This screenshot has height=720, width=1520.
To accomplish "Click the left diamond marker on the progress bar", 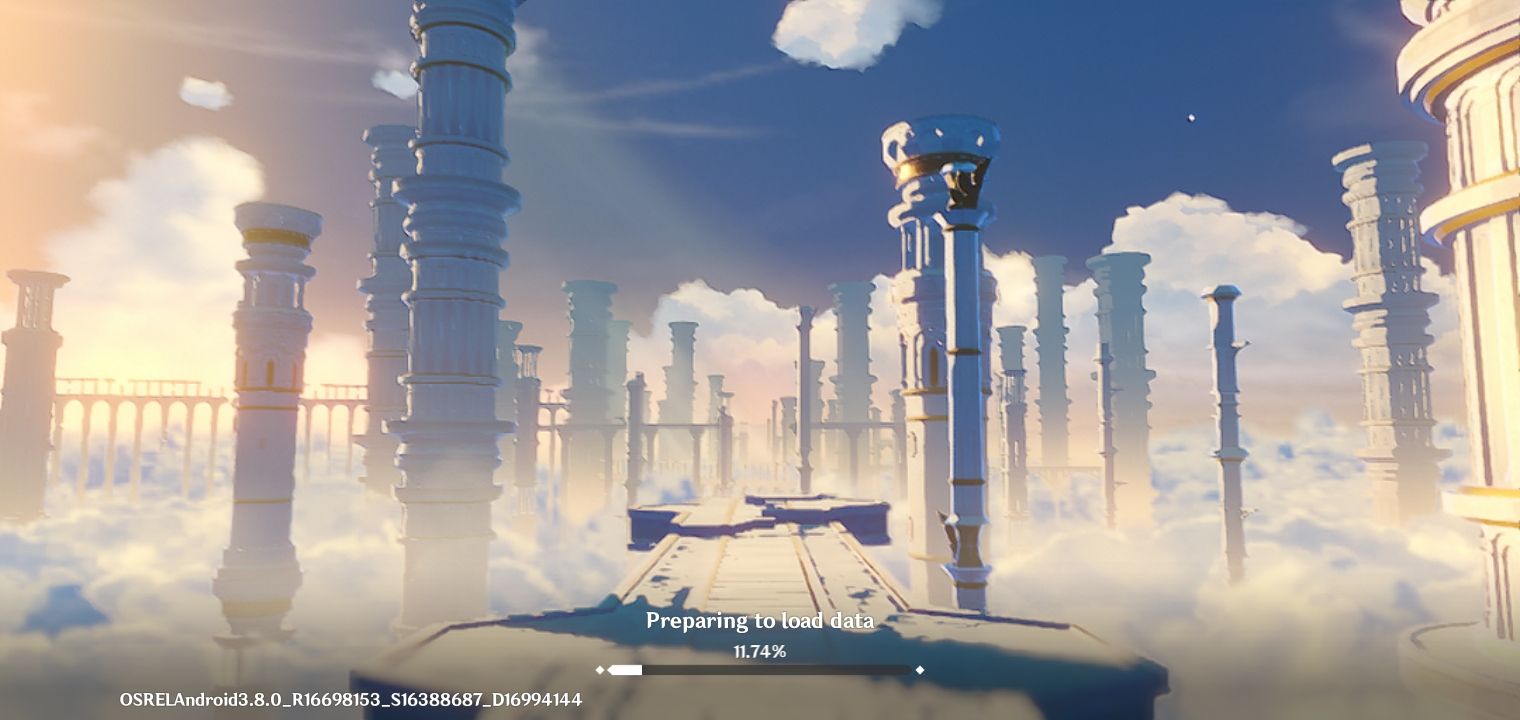I will pos(601,670).
